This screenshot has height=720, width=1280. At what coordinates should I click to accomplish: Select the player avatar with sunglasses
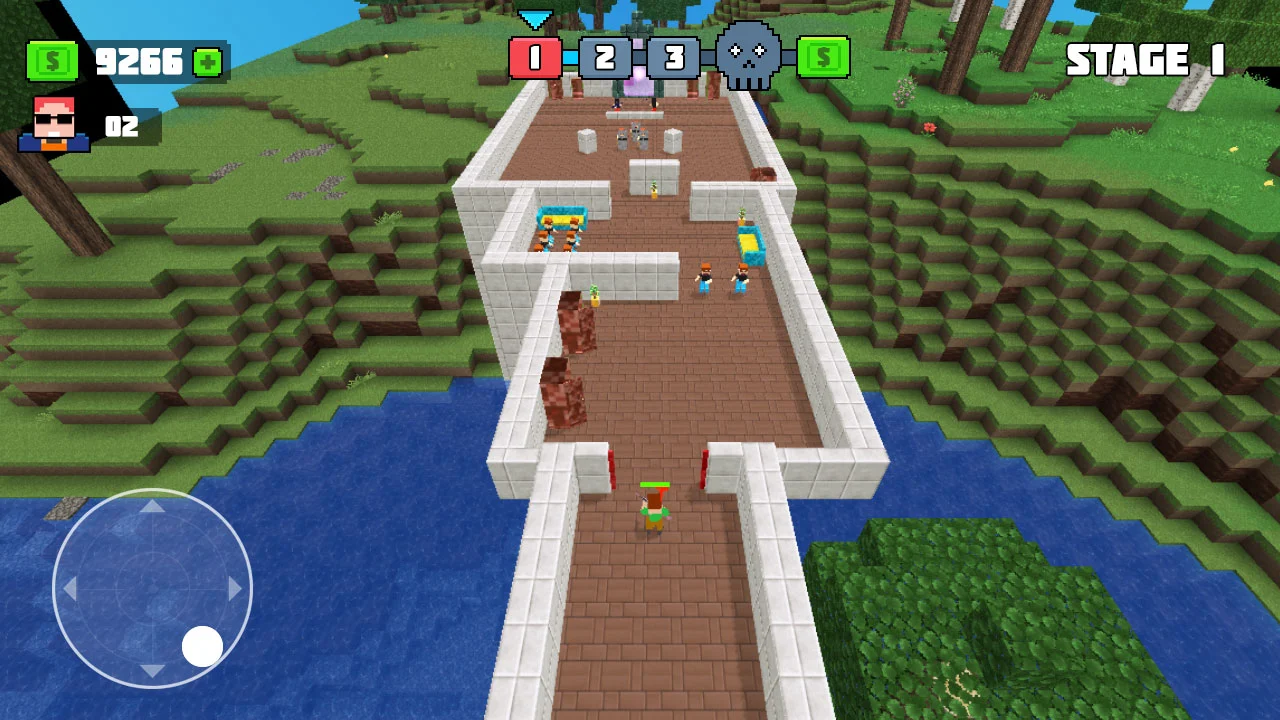(x=54, y=123)
